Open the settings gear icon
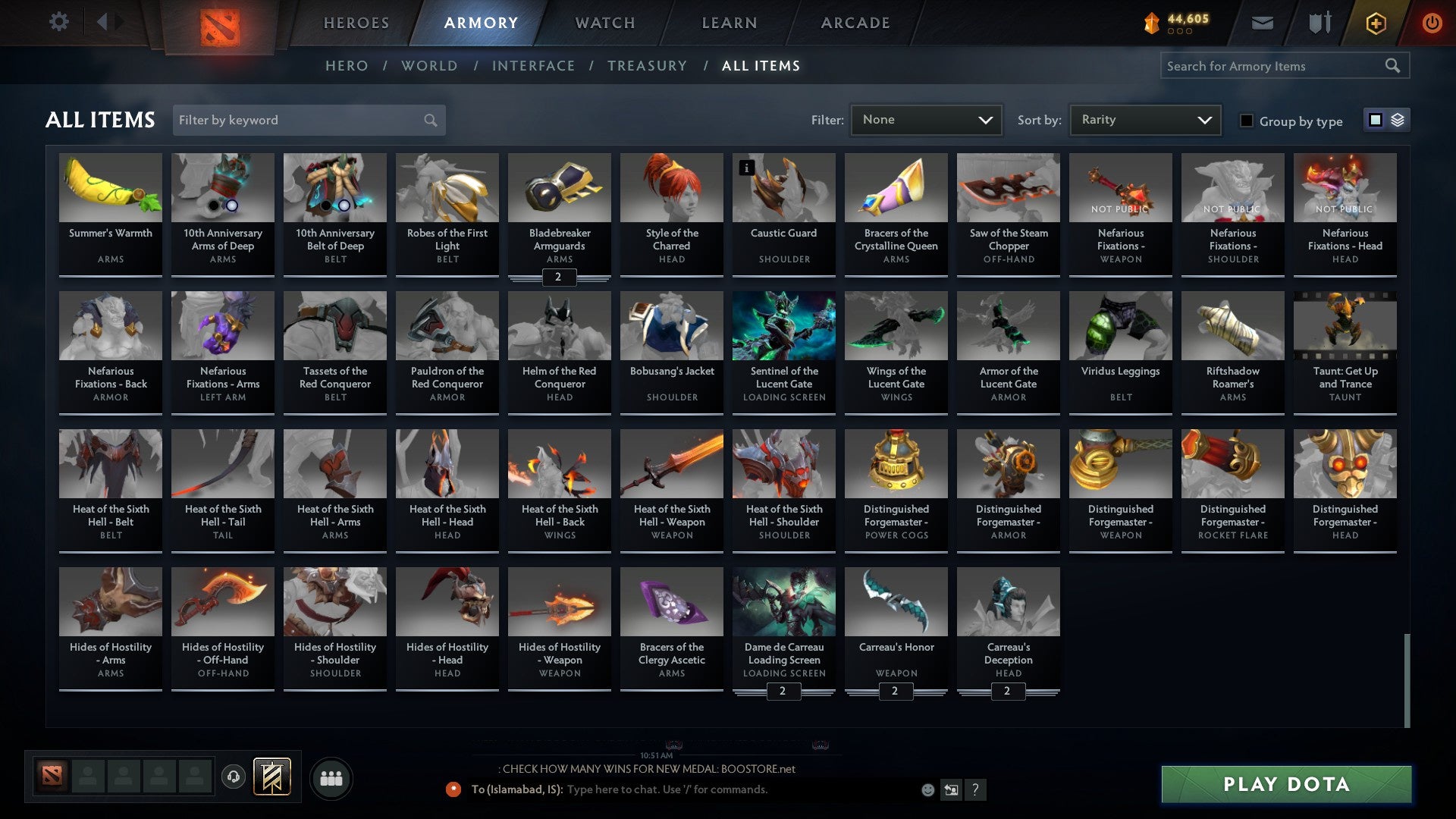The image size is (1456, 819). [x=58, y=22]
